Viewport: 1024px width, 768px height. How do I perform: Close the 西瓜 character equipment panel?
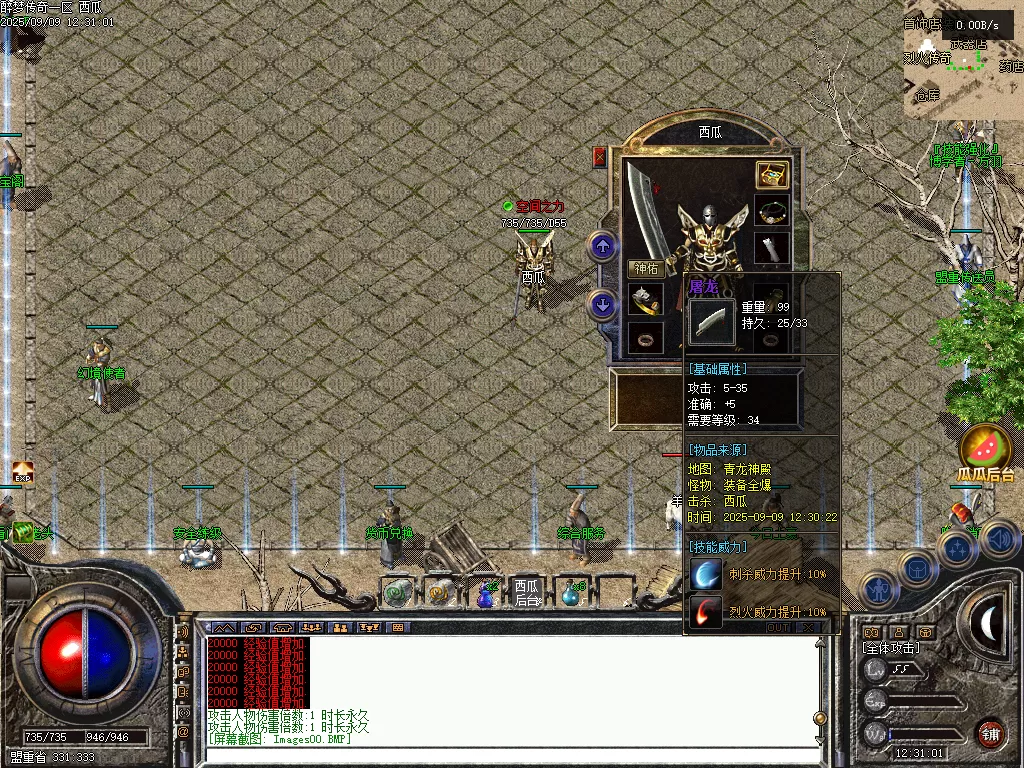tap(600, 157)
